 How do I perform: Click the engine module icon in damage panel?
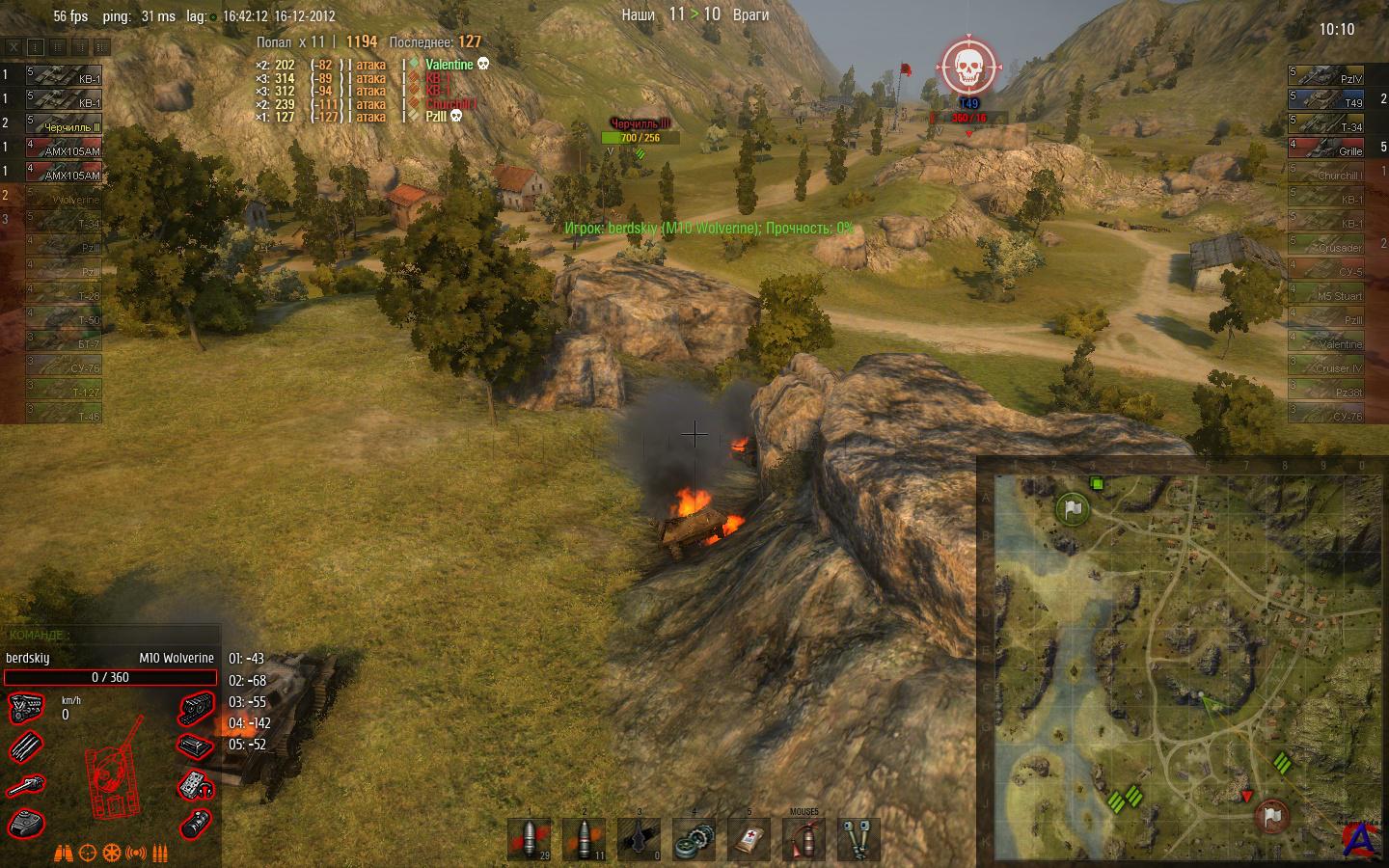(25, 710)
